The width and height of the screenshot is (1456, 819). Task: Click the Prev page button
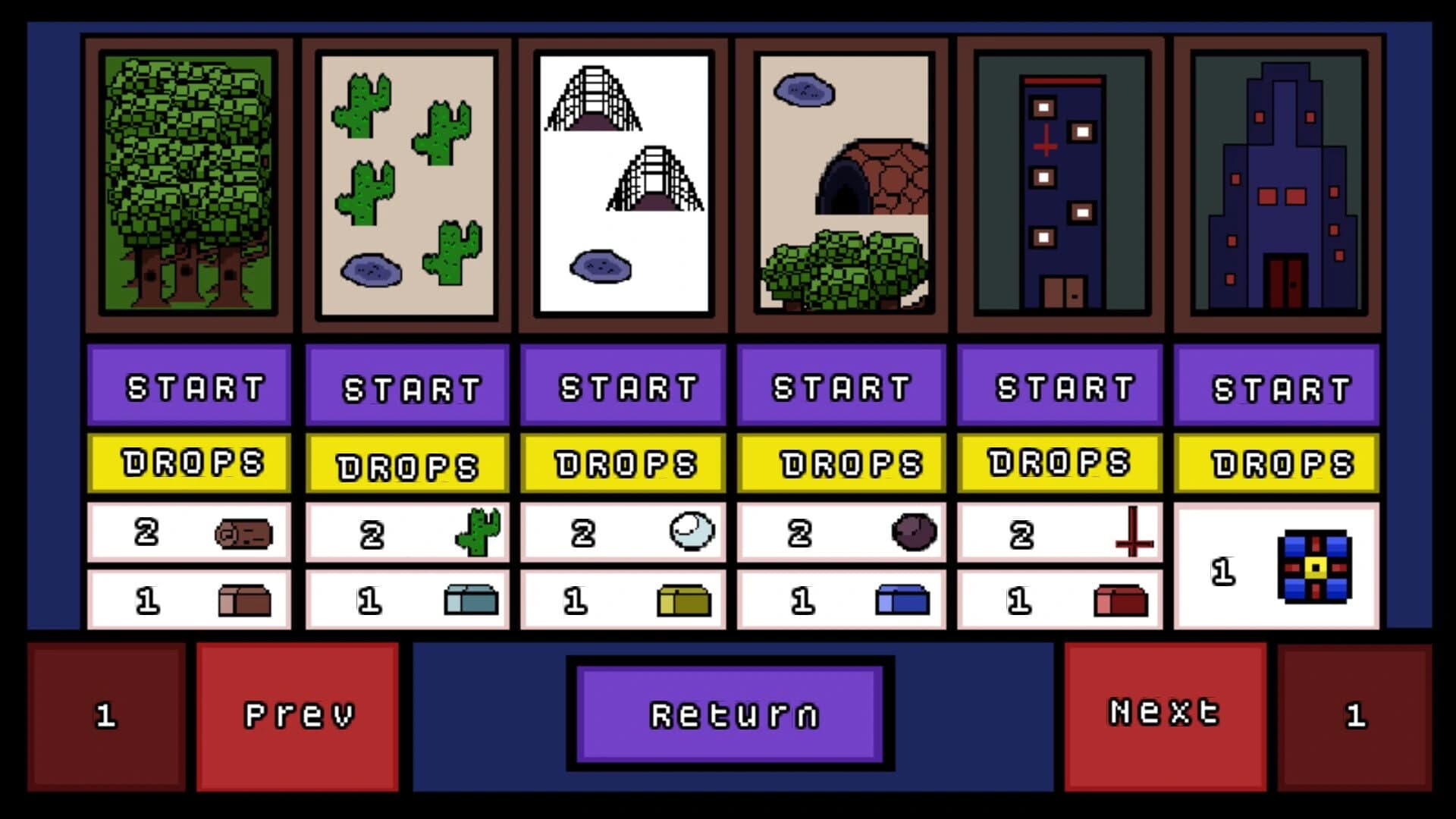coord(299,713)
